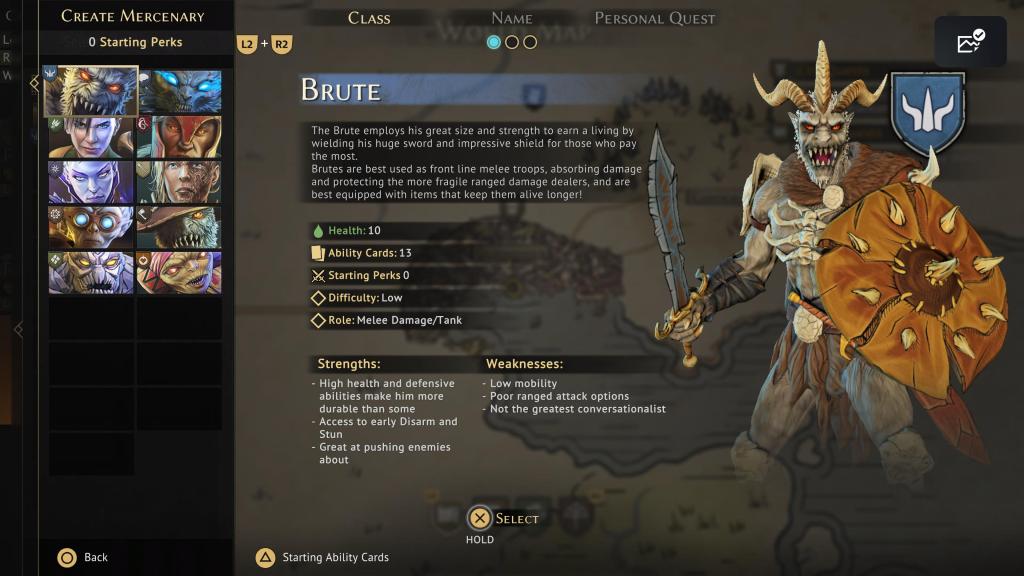Go to the Class step header
The height and width of the screenshot is (576, 1024).
click(369, 18)
